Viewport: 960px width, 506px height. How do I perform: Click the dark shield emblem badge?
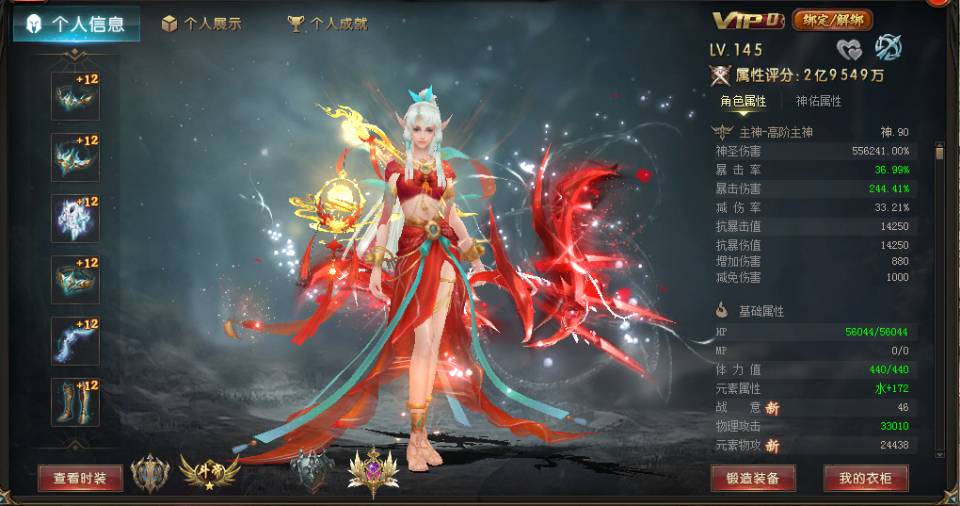[311, 470]
